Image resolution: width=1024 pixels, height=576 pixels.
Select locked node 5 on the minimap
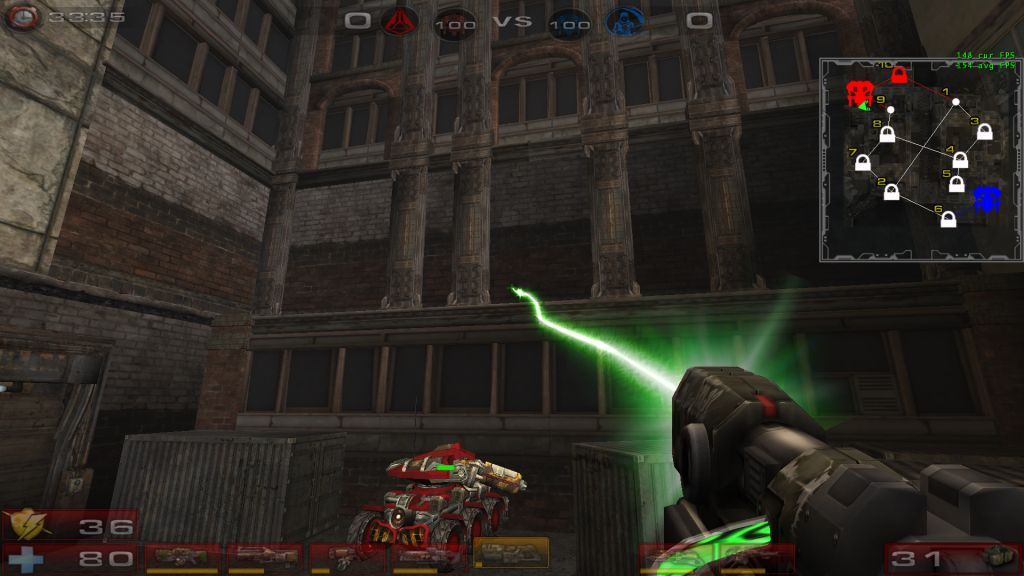[957, 185]
